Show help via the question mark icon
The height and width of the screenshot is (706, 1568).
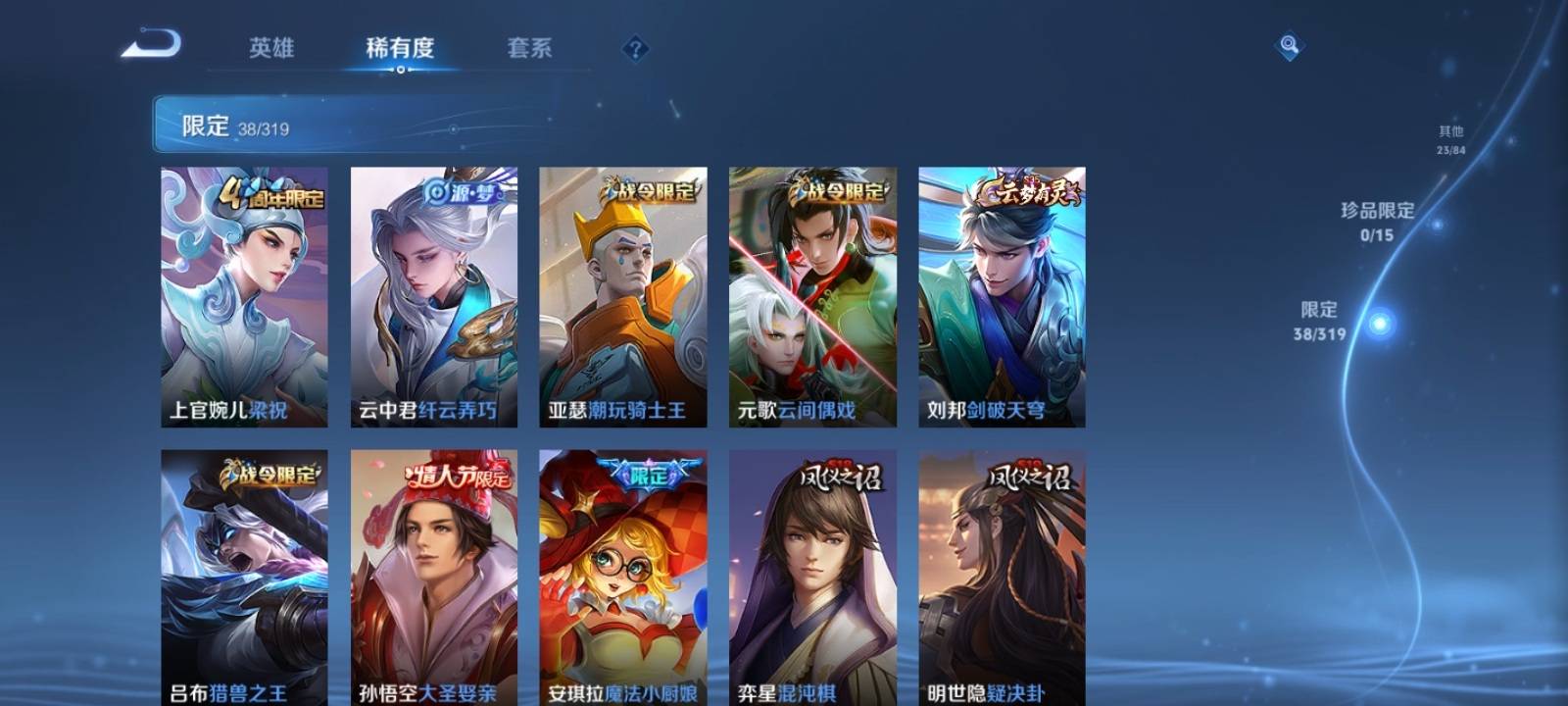pyautogui.click(x=635, y=48)
